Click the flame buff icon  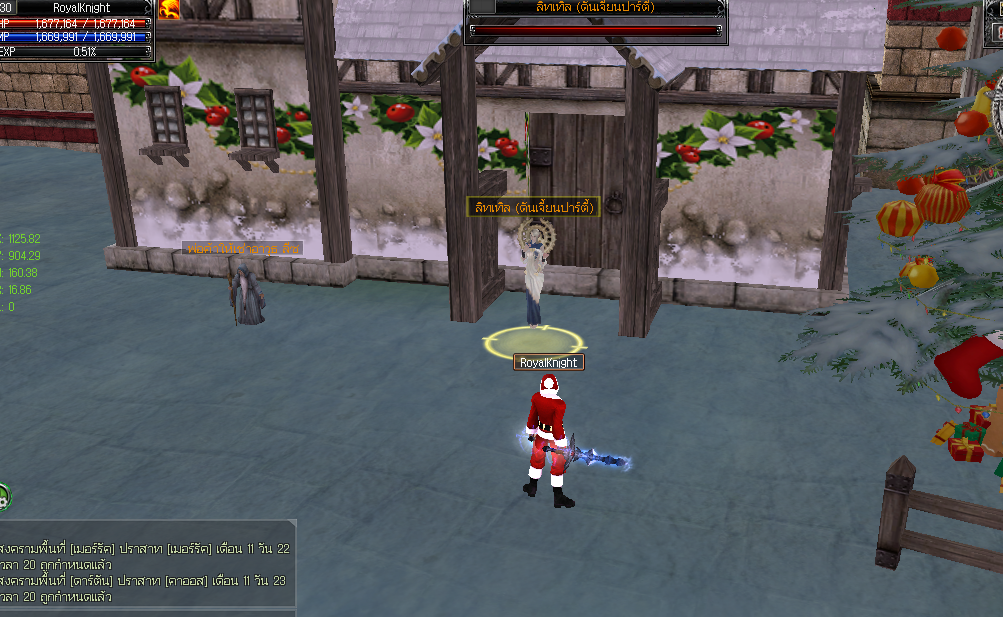click(x=169, y=9)
